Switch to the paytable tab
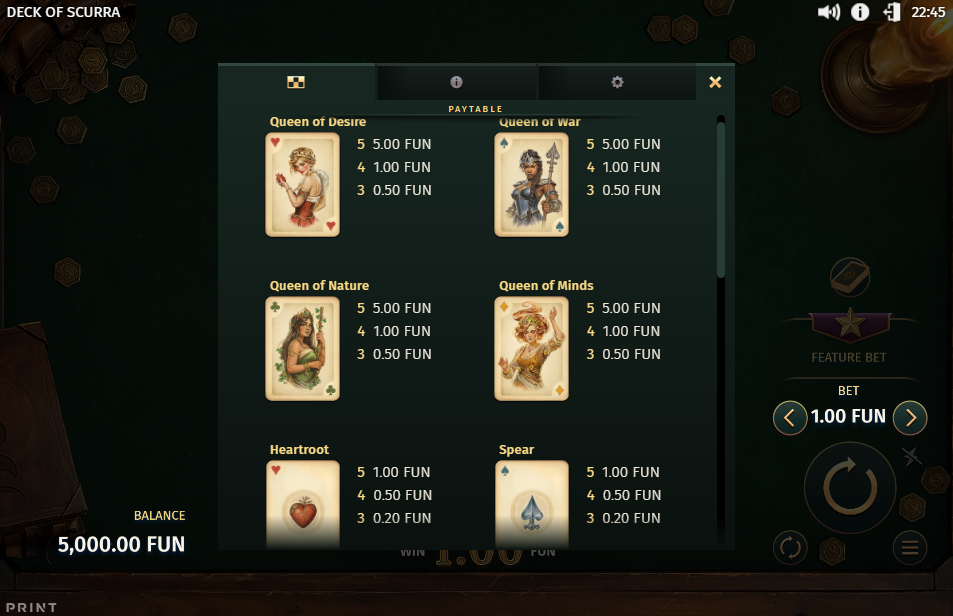 [297, 82]
